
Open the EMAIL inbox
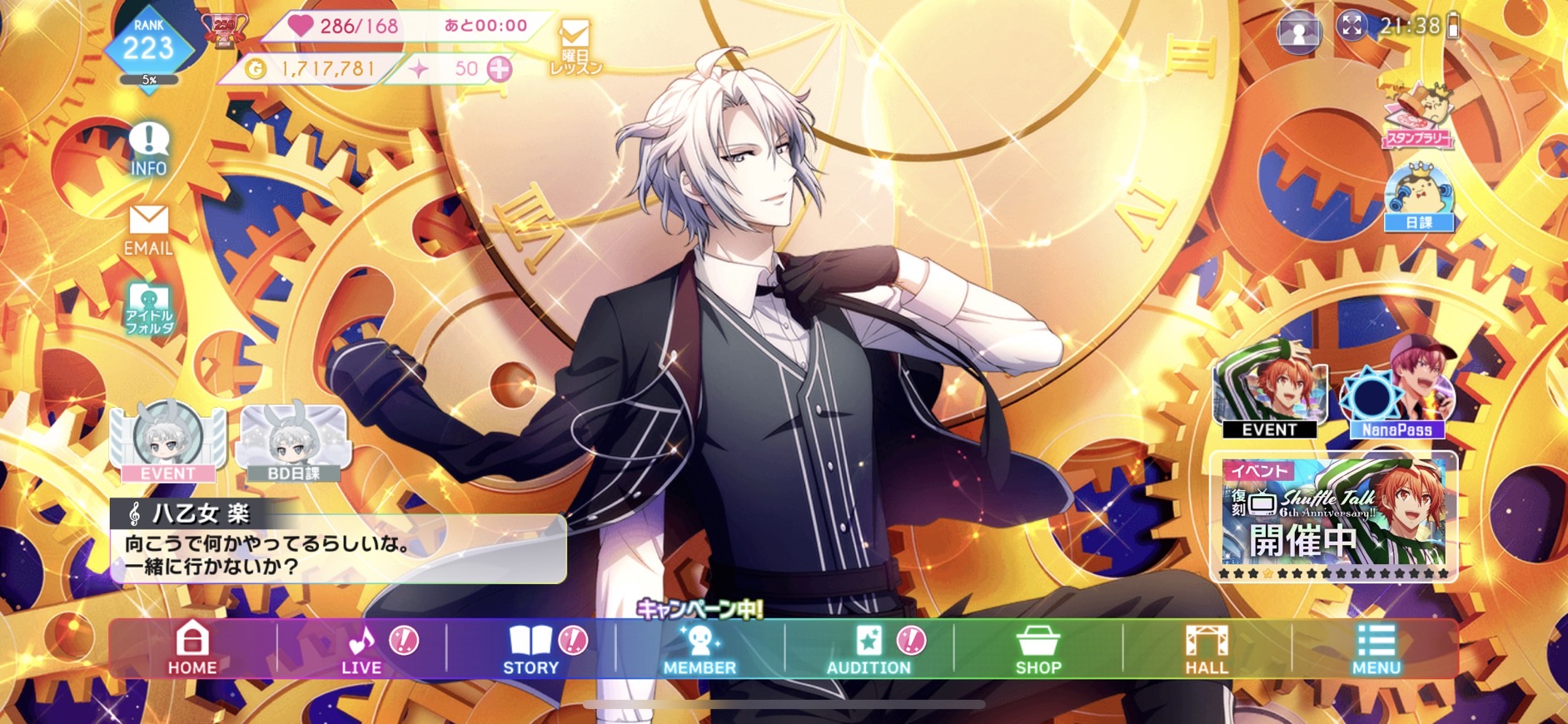149,230
